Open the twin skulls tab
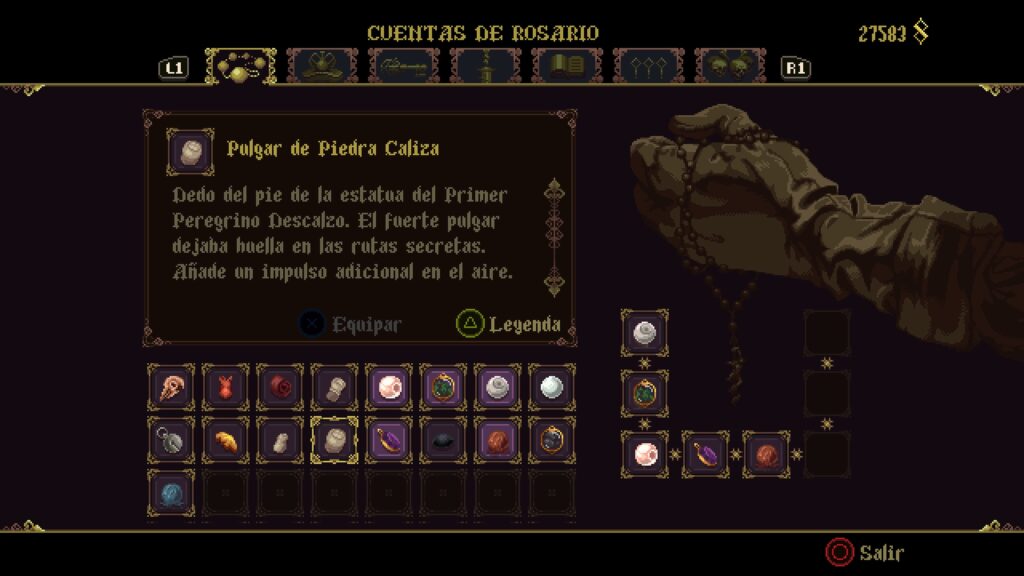 pos(729,66)
